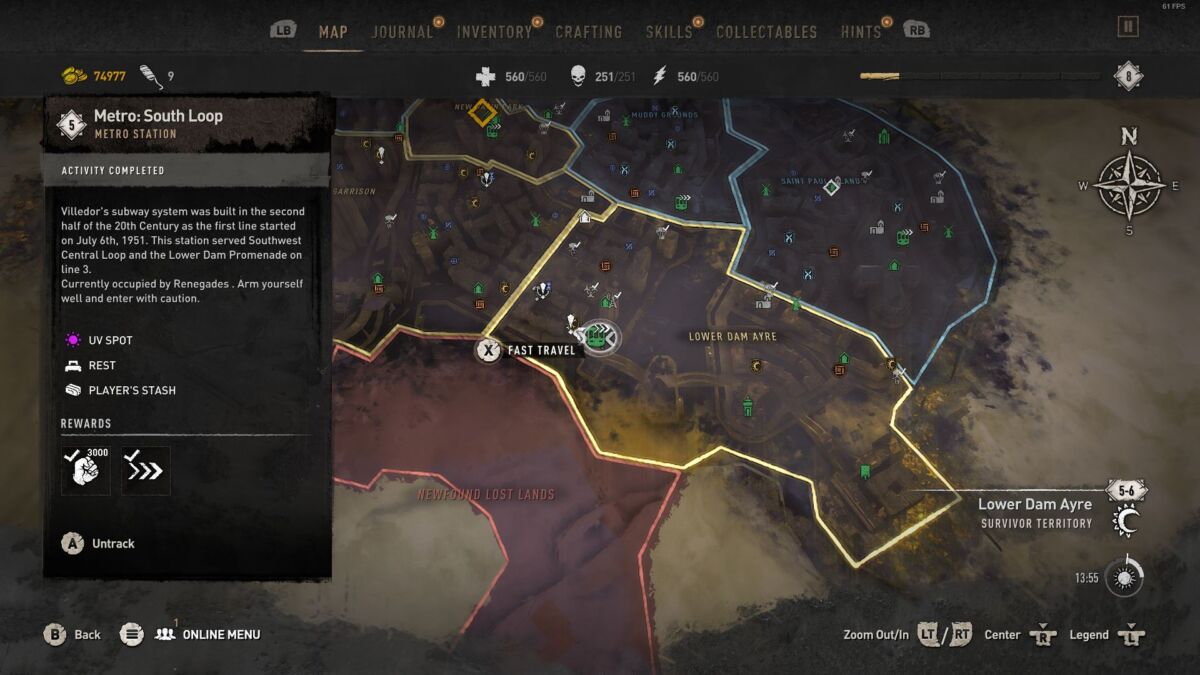Screen dimensions: 1200x675
Task: Select the Map tab
Action: [x=333, y=32]
